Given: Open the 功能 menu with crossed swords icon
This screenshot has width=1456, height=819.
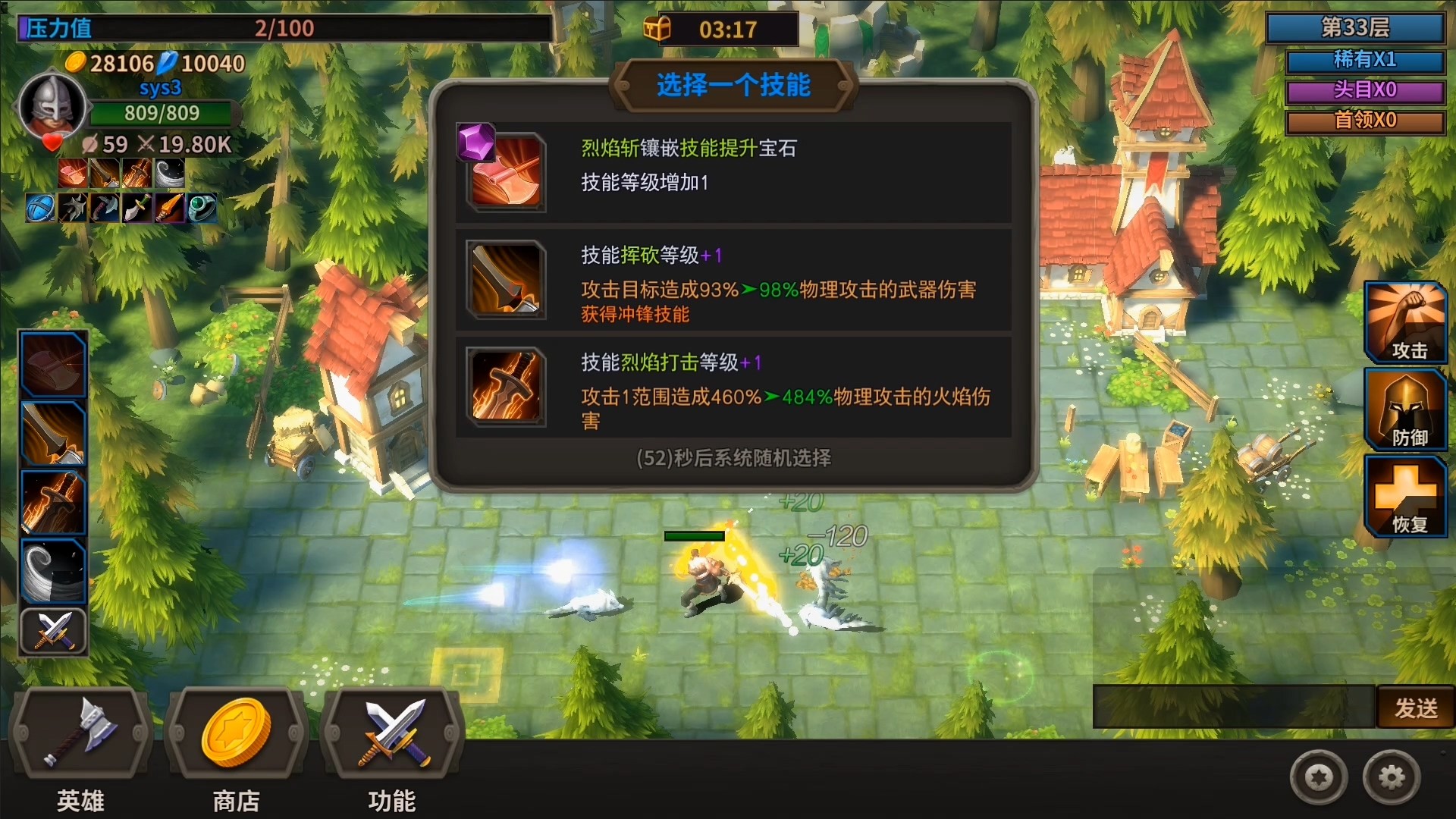Looking at the screenshot, I should pyautogui.click(x=391, y=732).
